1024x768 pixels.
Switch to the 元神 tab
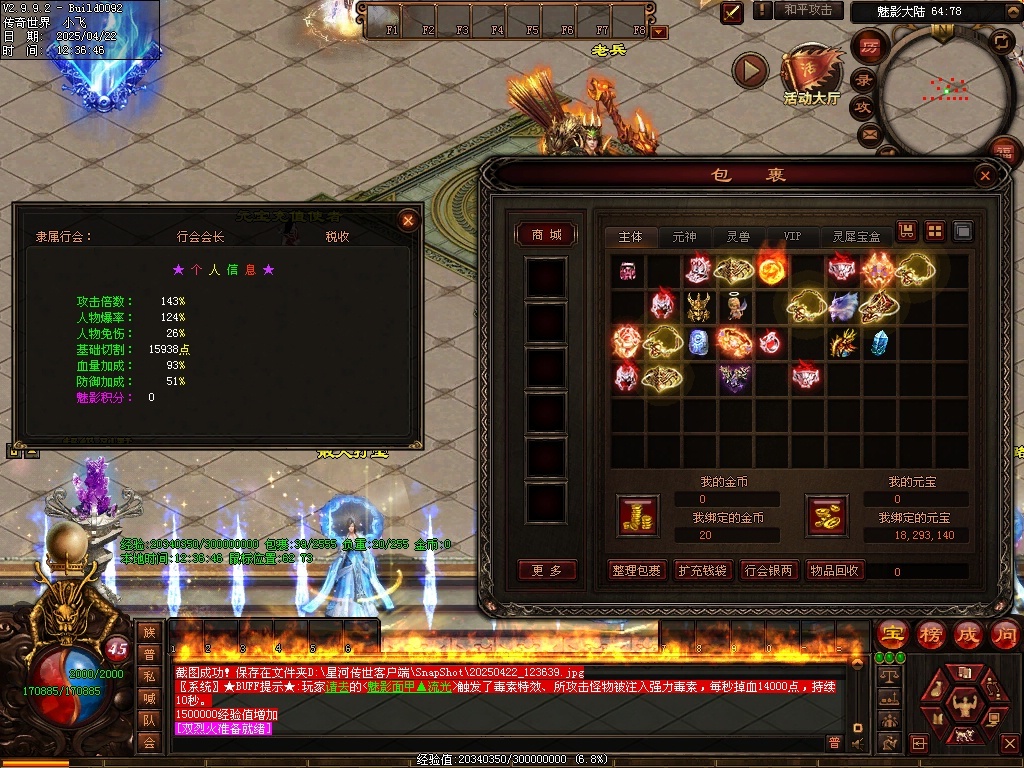click(684, 237)
